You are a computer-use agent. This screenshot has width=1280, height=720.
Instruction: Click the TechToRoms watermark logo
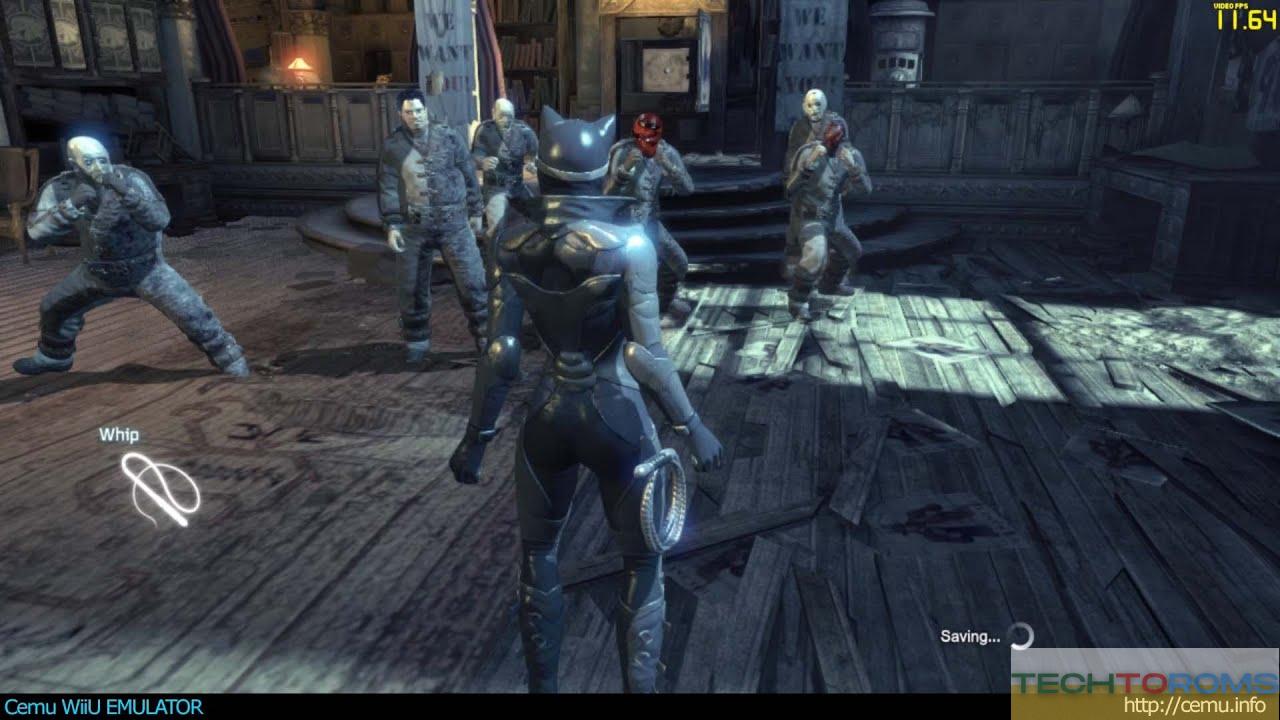tap(1144, 683)
